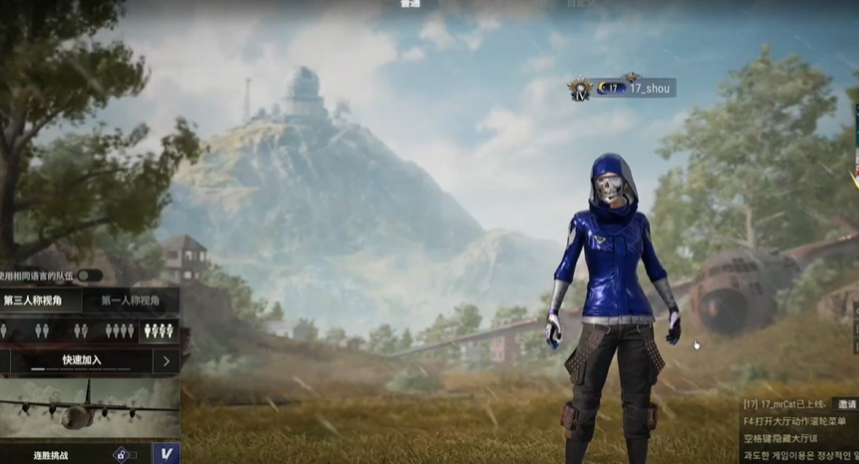This screenshot has height=464, width=859.
Task: Open the 17_shou player name tag
Action: pos(649,88)
